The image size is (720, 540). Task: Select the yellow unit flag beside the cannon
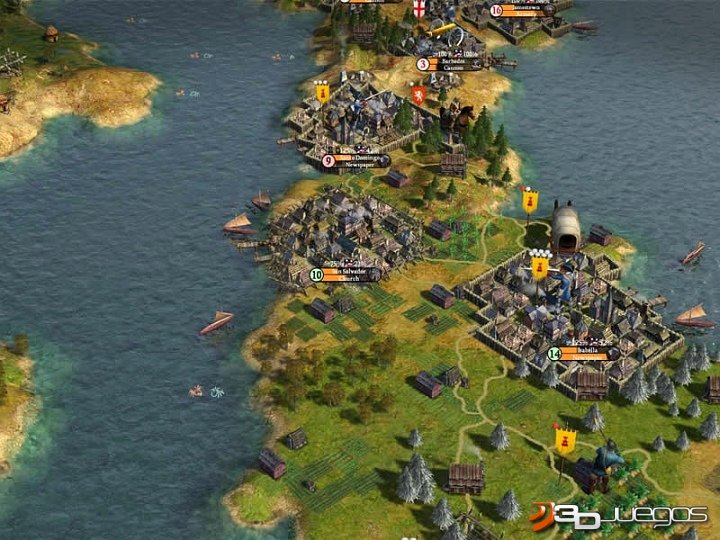coord(564,438)
